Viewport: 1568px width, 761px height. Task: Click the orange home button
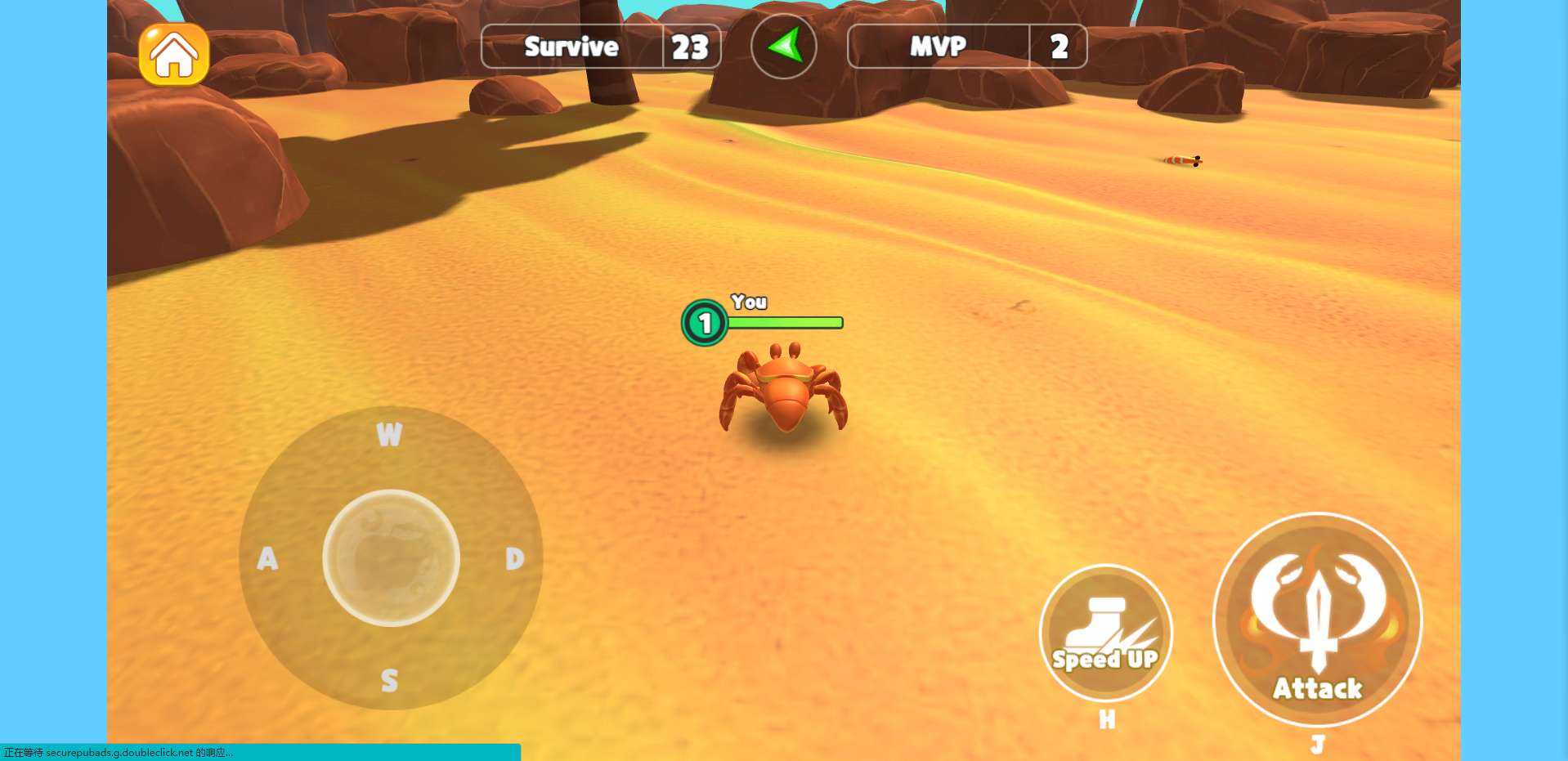(174, 55)
